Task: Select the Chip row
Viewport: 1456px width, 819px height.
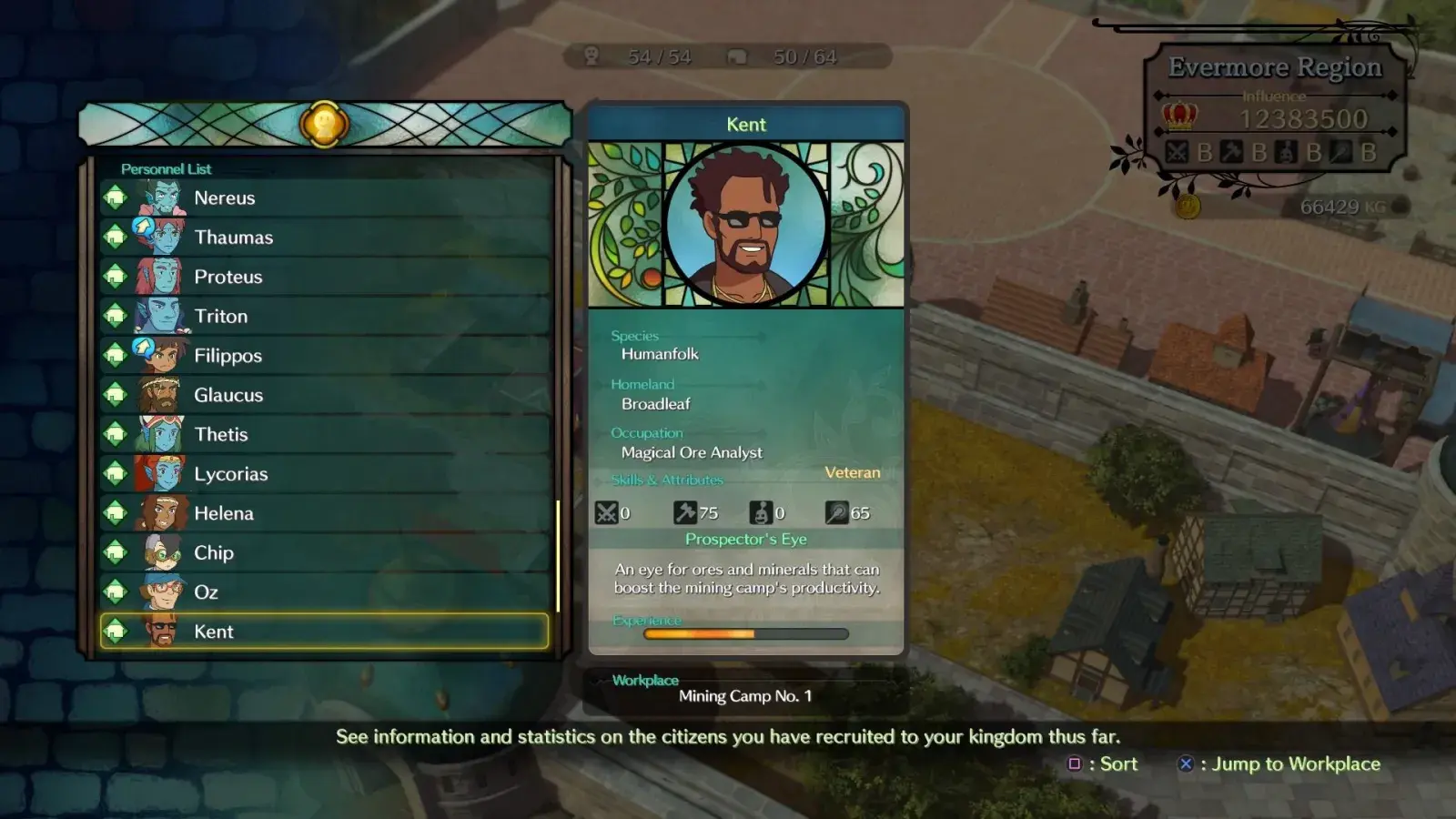Action: 324,553
